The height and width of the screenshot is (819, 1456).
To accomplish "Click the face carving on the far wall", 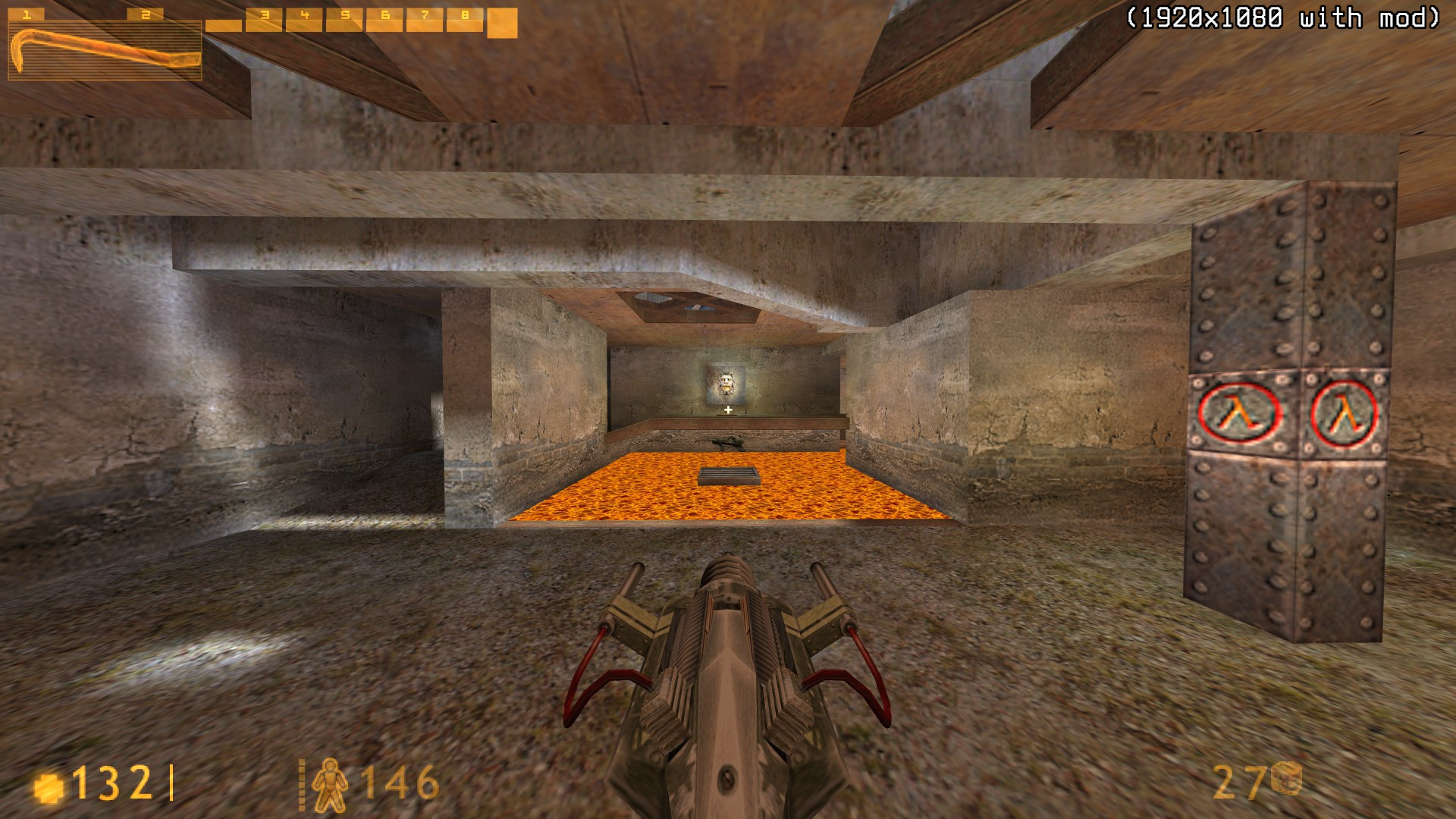I will click(726, 383).
